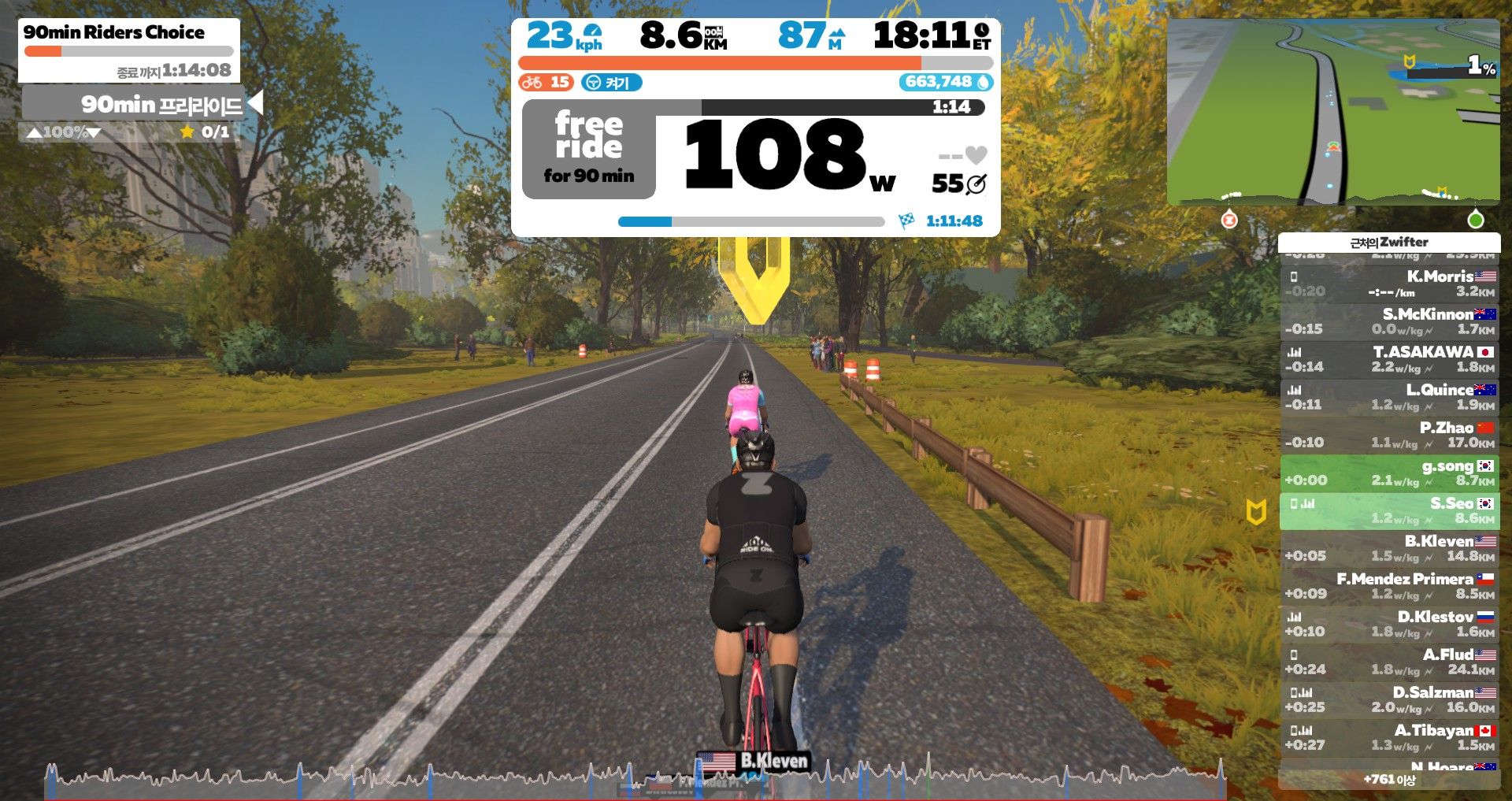The height and width of the screenshot is (801, 1512).
Task: Select K.Morris in the nearby riders list
Action: click(x=1389, y=284)
